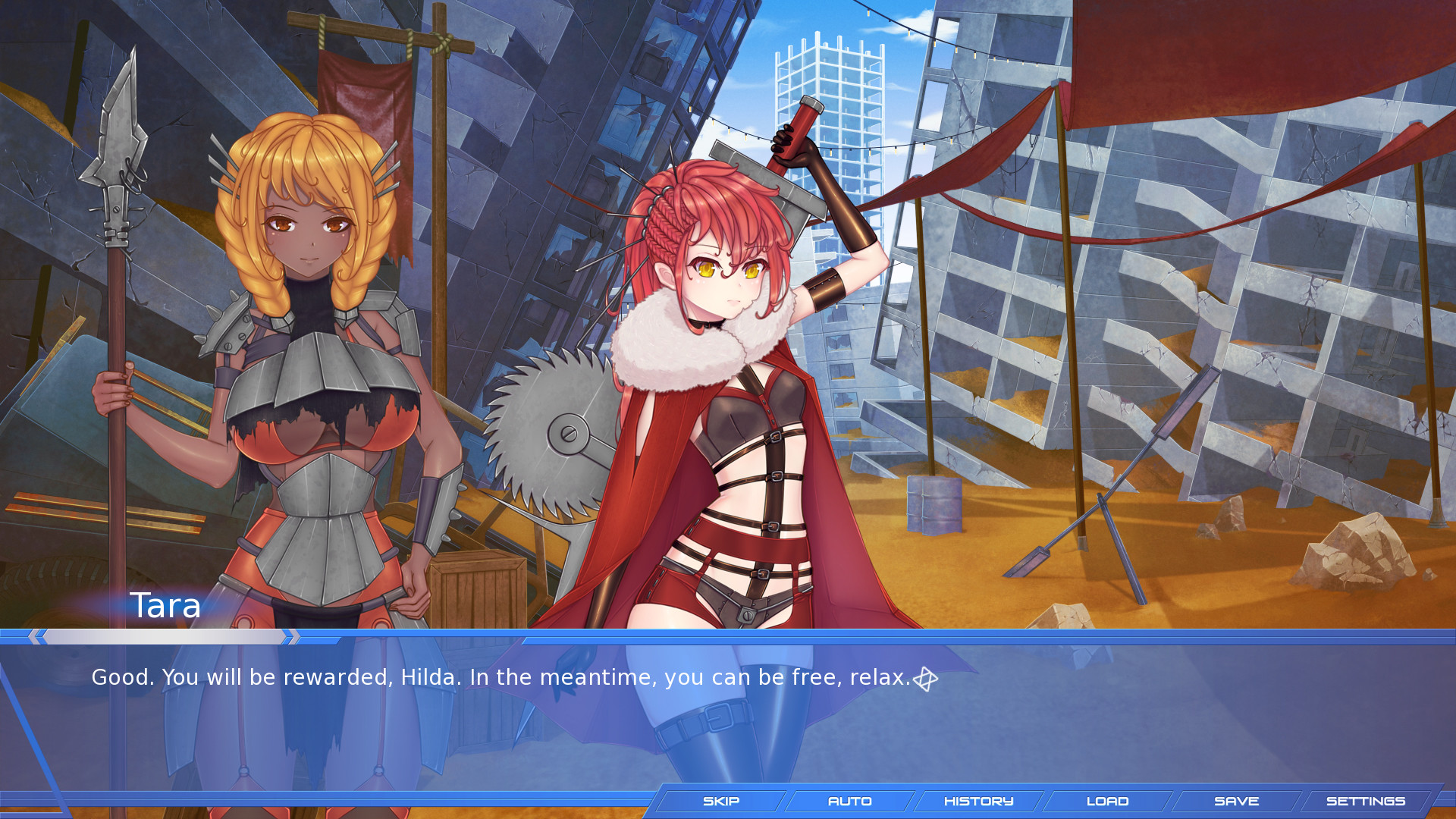1456x819 pixels.
Task: Open the Save game screen
Action: 1236,801
